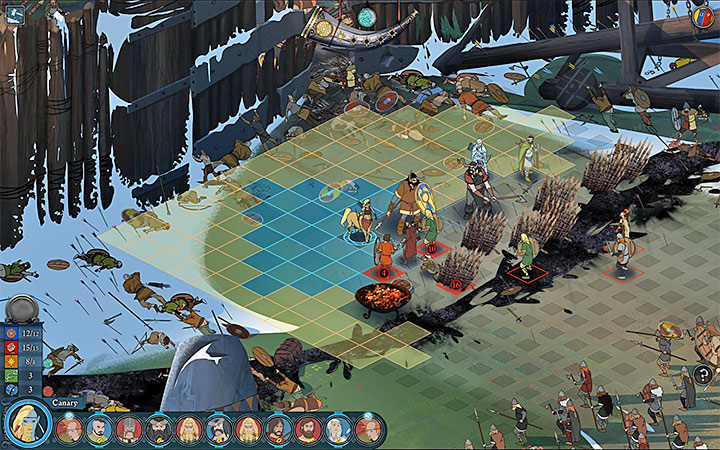Click the war horn at top center
Viewport: 720px width, 450px height.
[348, 24]
